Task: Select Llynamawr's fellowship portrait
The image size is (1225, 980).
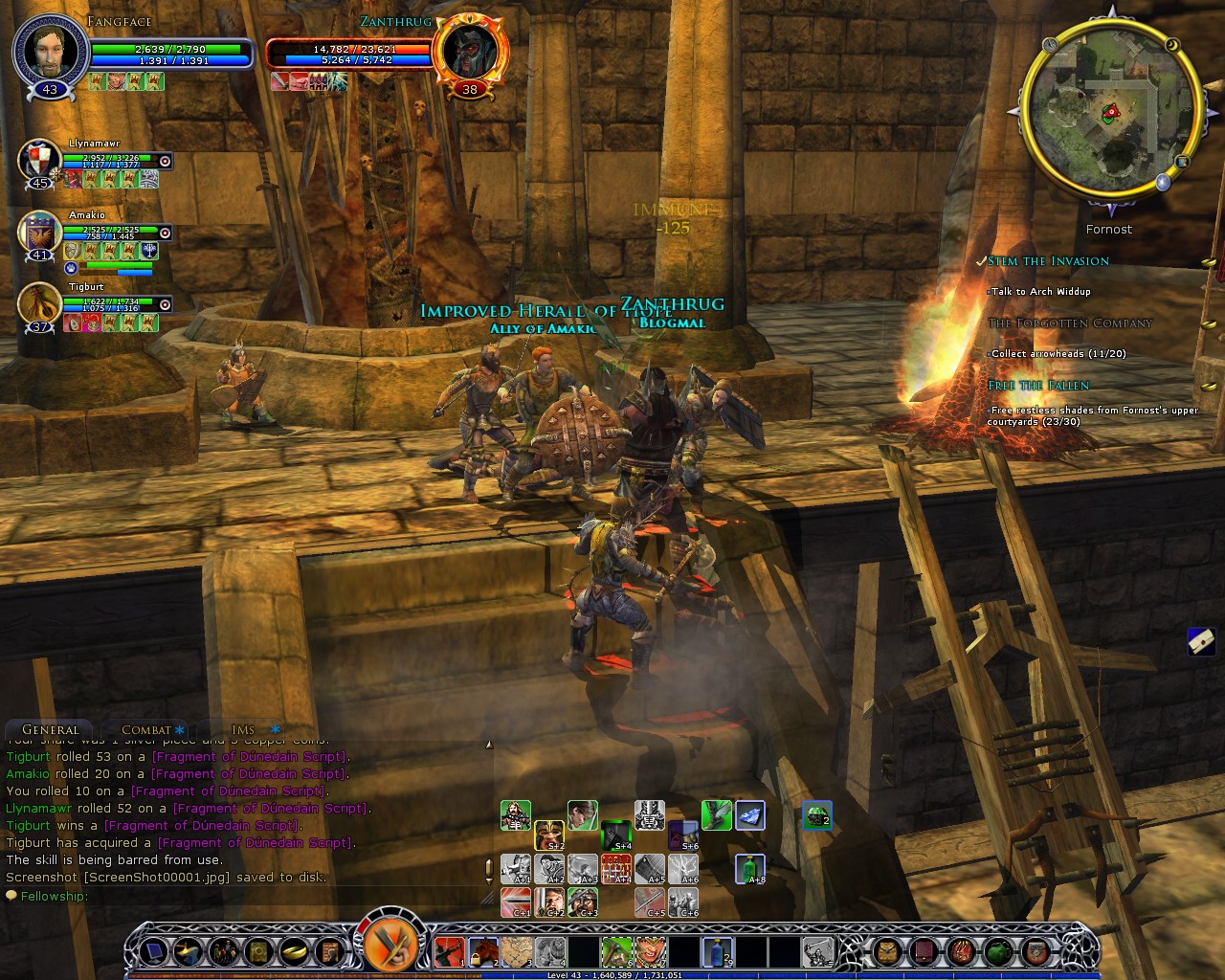Action: (x=39, y=161)
